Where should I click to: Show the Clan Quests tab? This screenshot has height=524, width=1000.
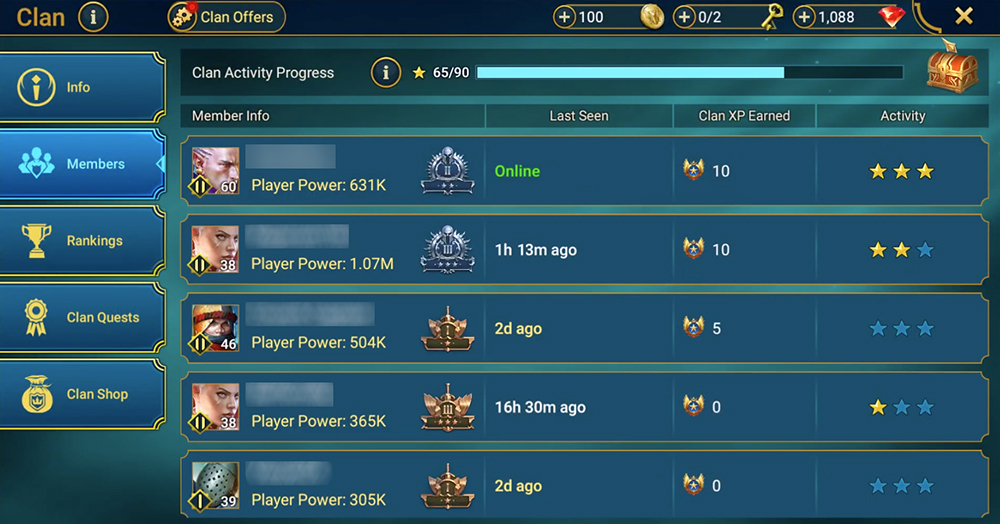(82, 318)
